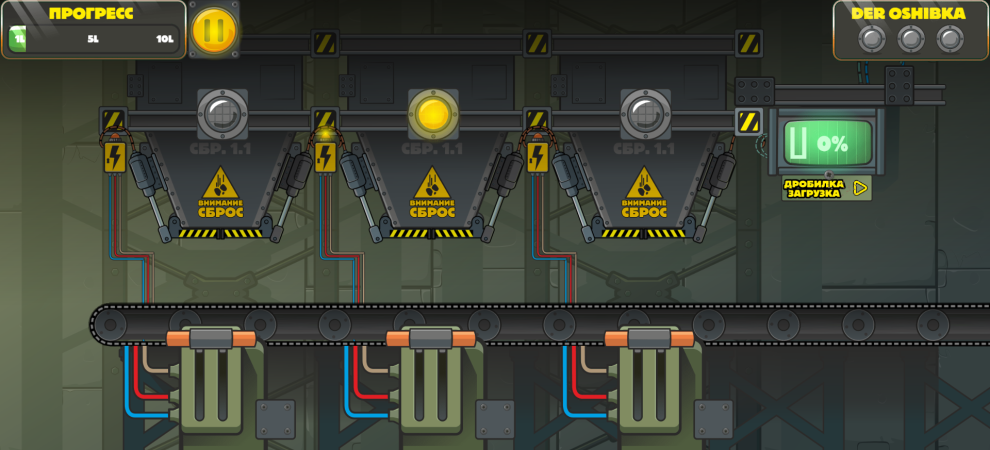This screenshot has width=990, height=450.
Task: Activate the lit yellow hopper release button
Action: pyautogui.click(x=433, y=113)
